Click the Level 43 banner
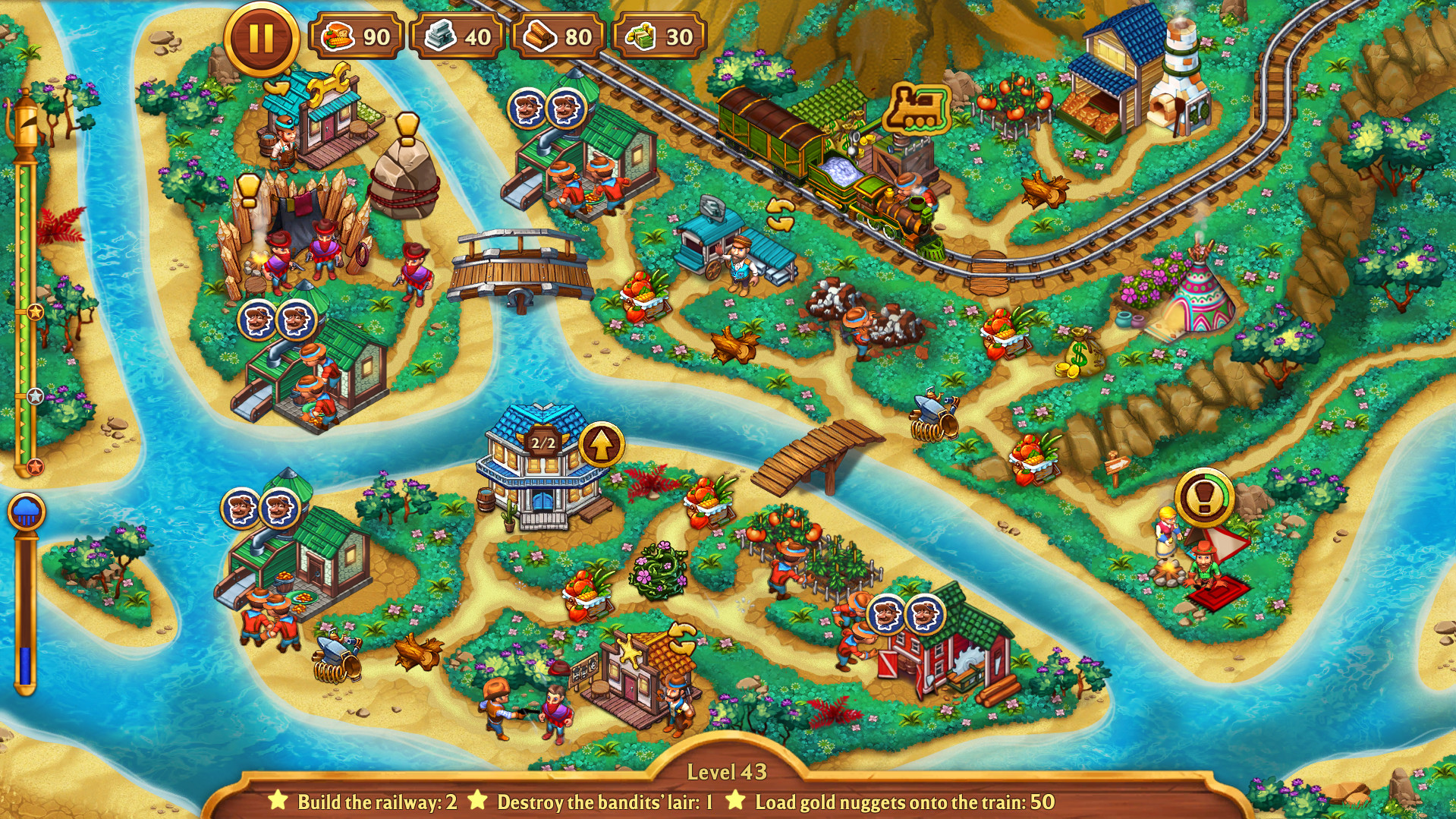1456x819 pixels. (728, 771)
